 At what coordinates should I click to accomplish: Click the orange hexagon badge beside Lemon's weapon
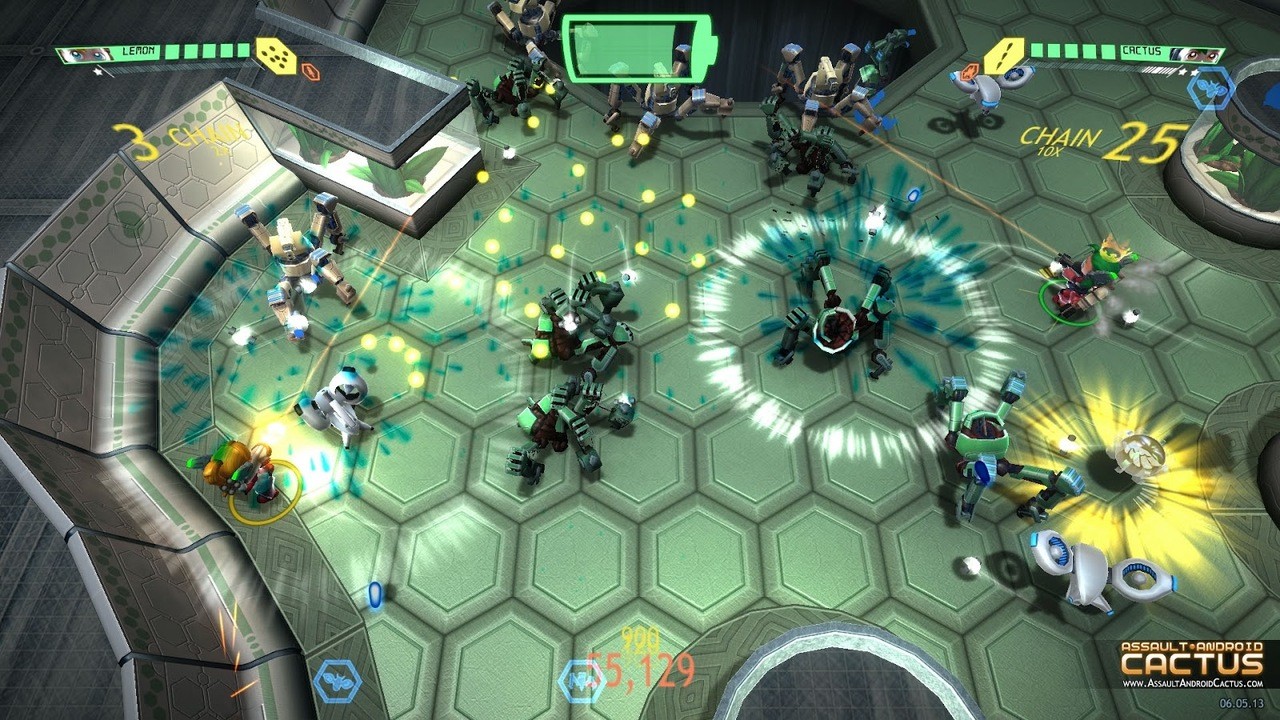[311, 72]
